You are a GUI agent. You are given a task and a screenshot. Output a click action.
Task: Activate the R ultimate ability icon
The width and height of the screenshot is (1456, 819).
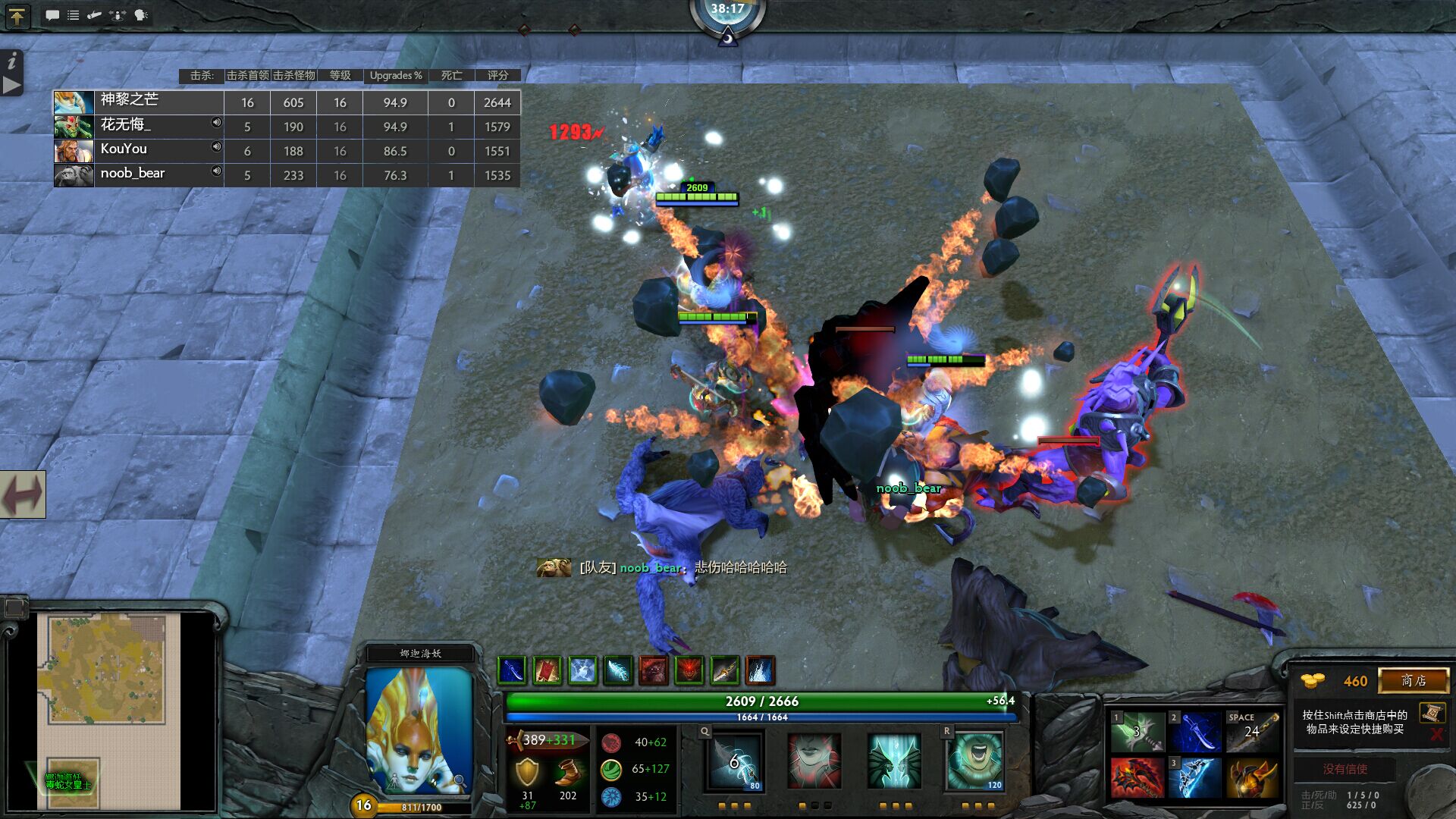coord(974,762)
